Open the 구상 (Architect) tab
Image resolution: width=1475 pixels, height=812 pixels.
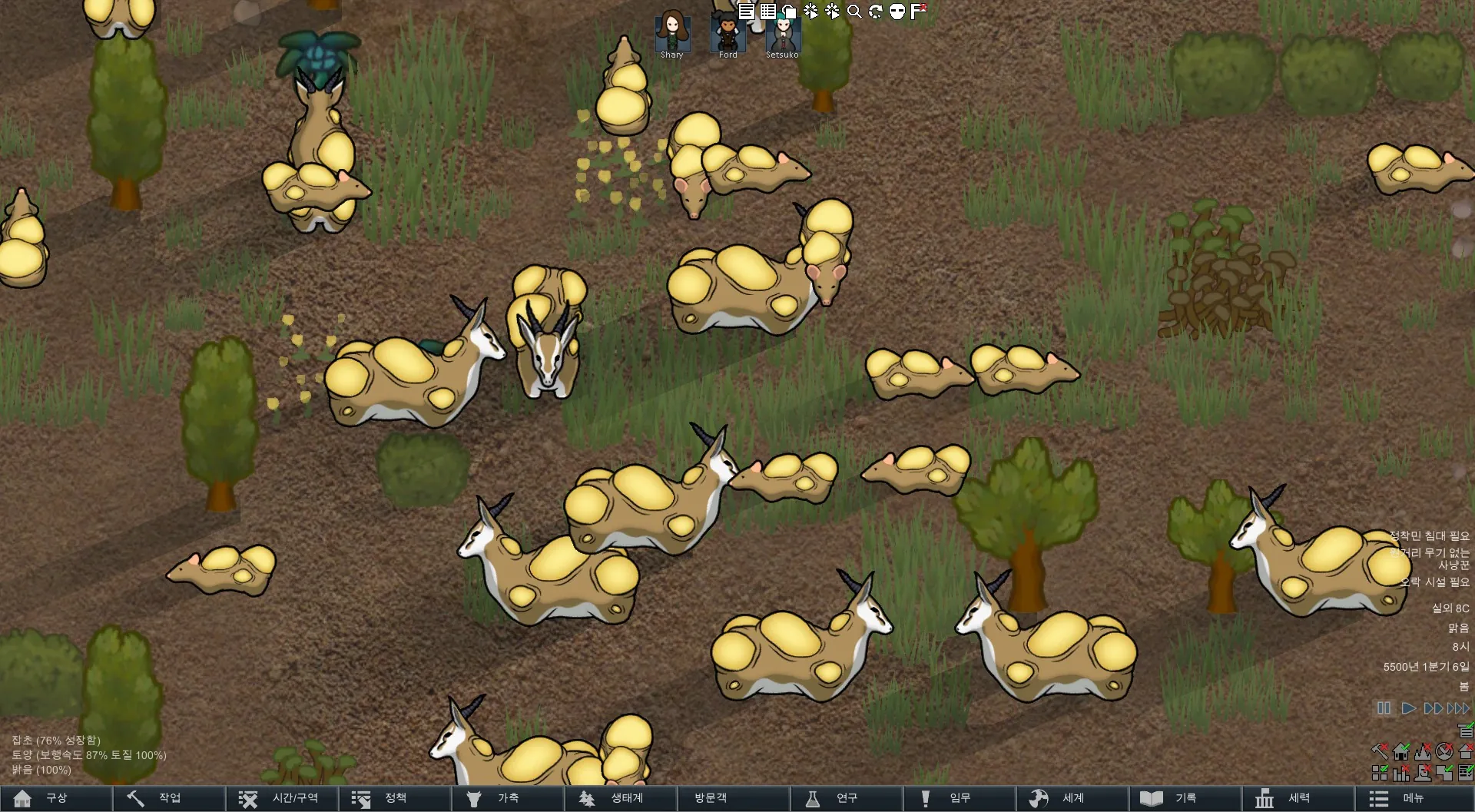pyautogui.click(x=56, y=798)
